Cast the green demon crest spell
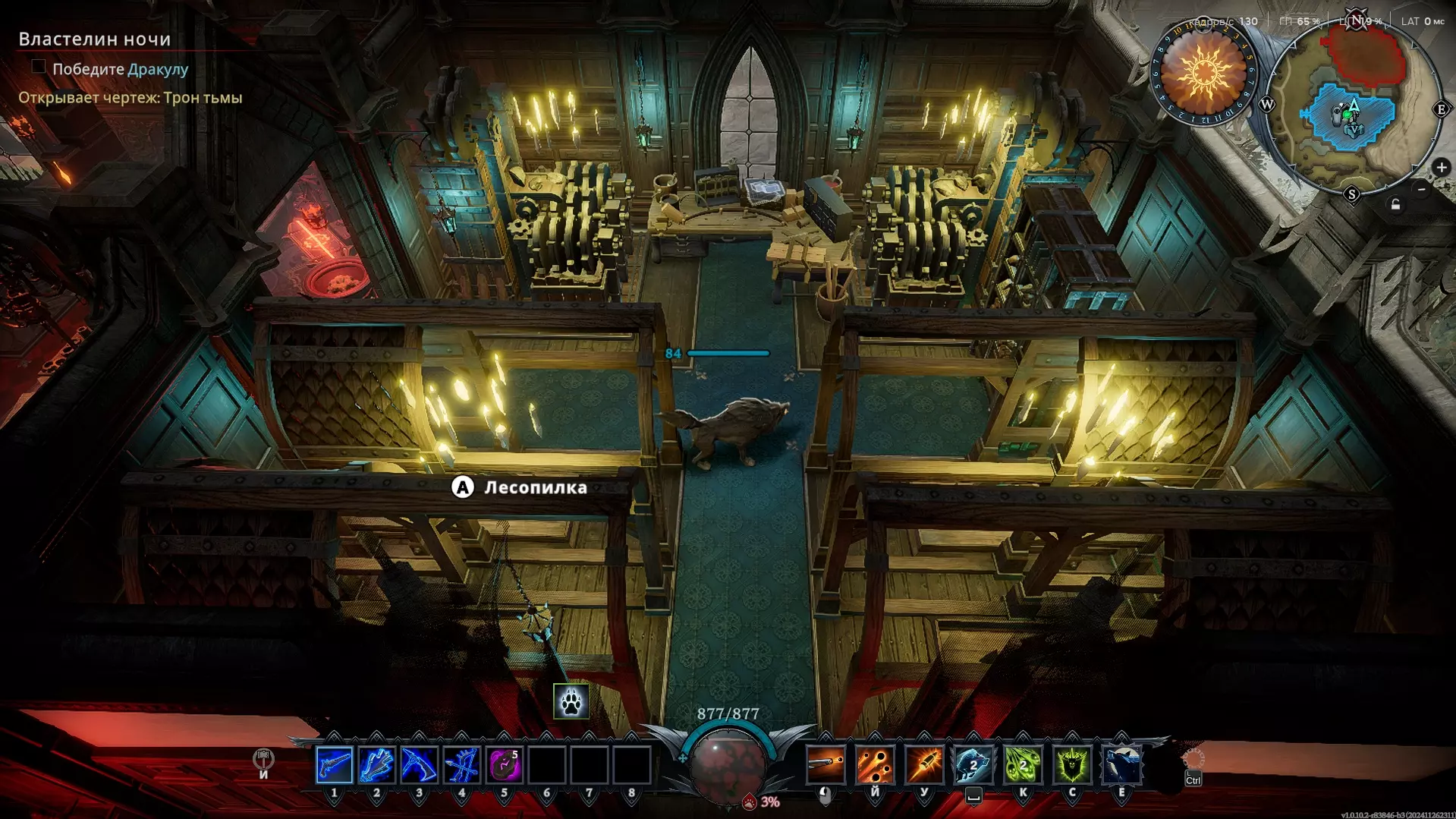Image resolution: width=1456 pixels, height=819 pixels. point(1072,764)
